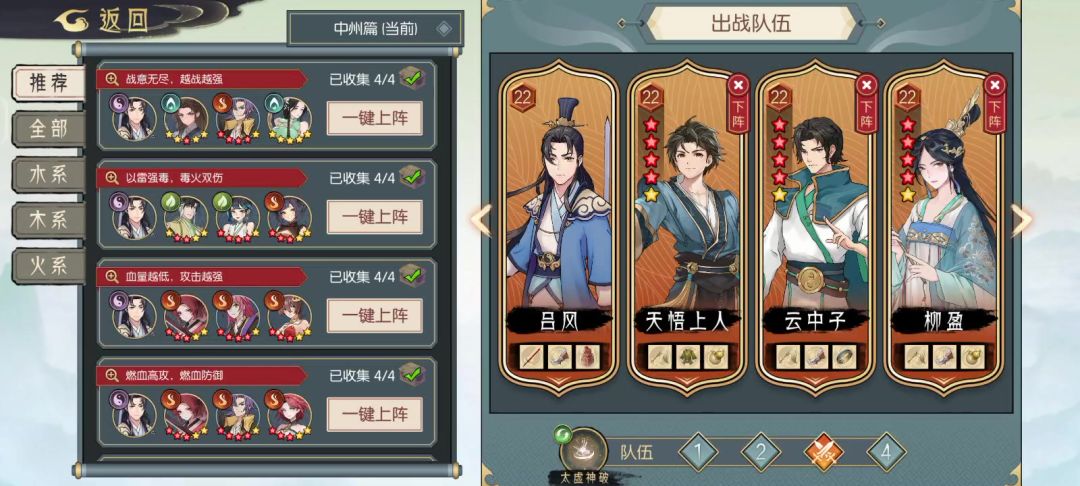1080x486 pixels.
Task: Remove 云中子 with the 下阵 button
Action: point(866,102)
